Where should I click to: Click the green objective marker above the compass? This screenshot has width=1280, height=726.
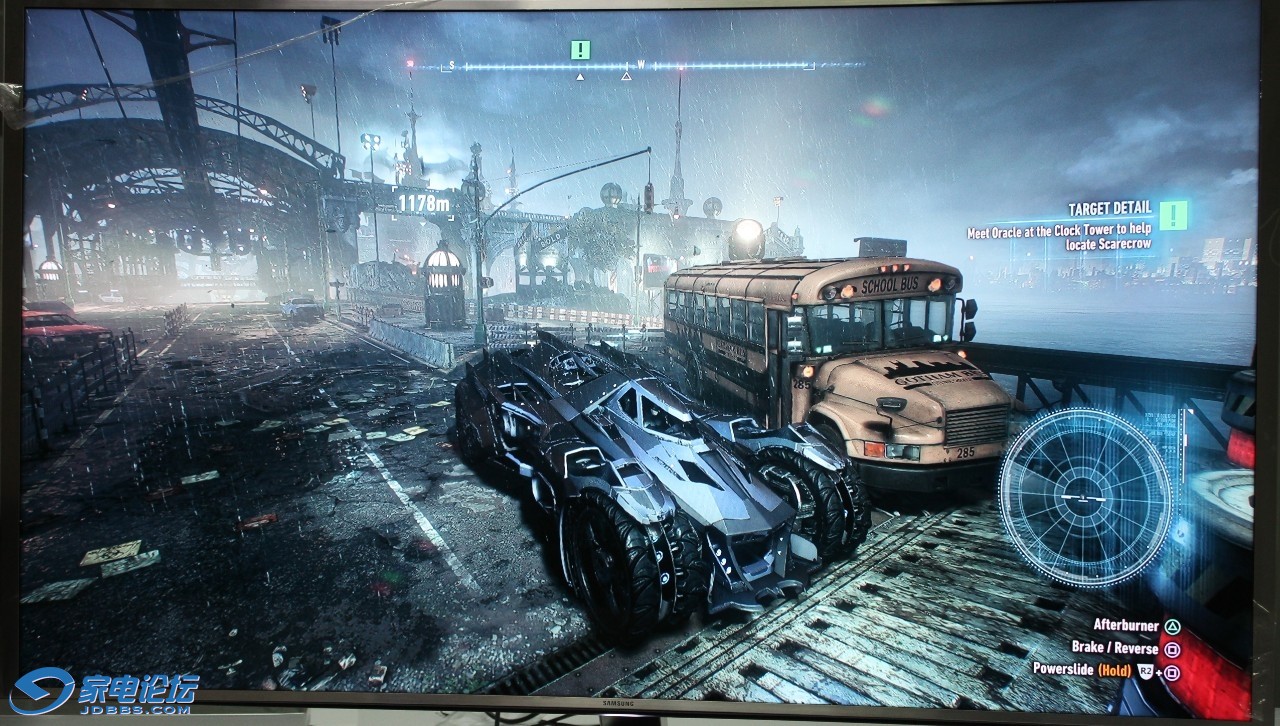tap(579, 49)
